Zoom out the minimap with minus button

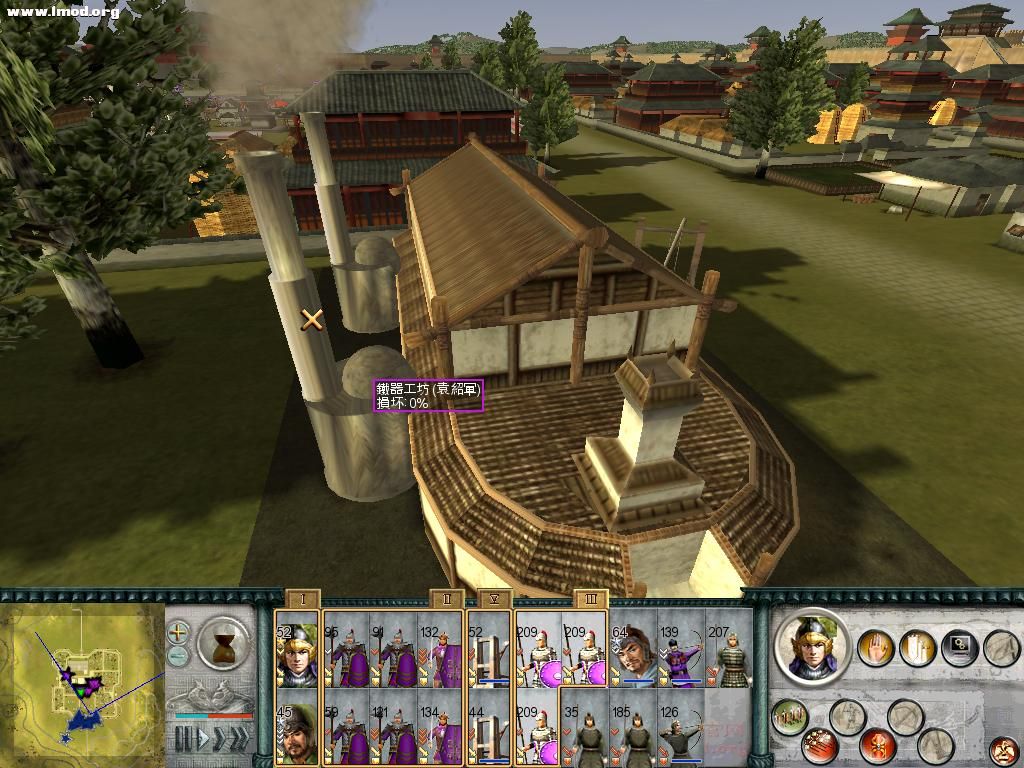pyautogui.click(x=178, y=657)
